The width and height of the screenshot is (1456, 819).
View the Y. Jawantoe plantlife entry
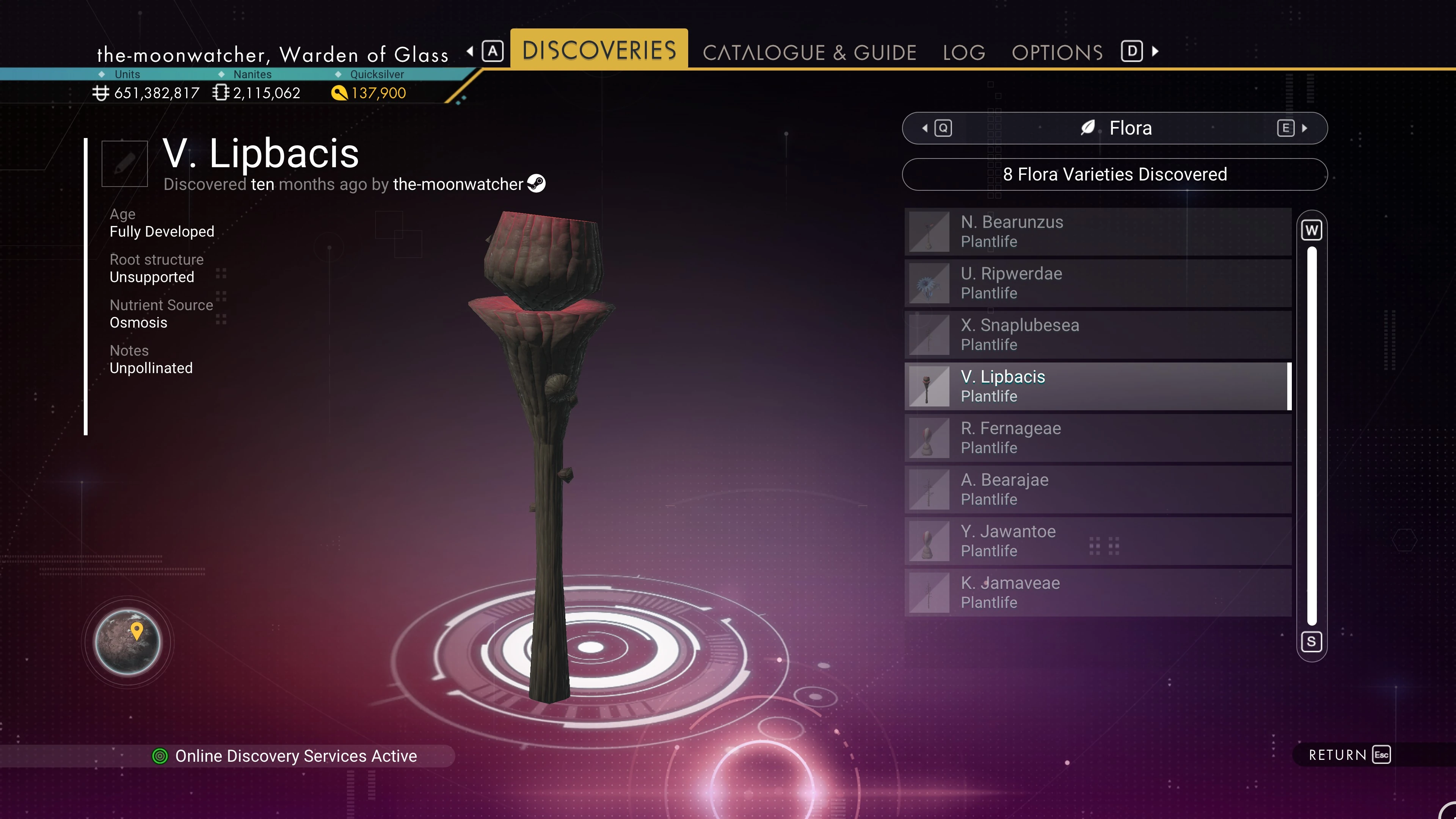click(1098, 541)
